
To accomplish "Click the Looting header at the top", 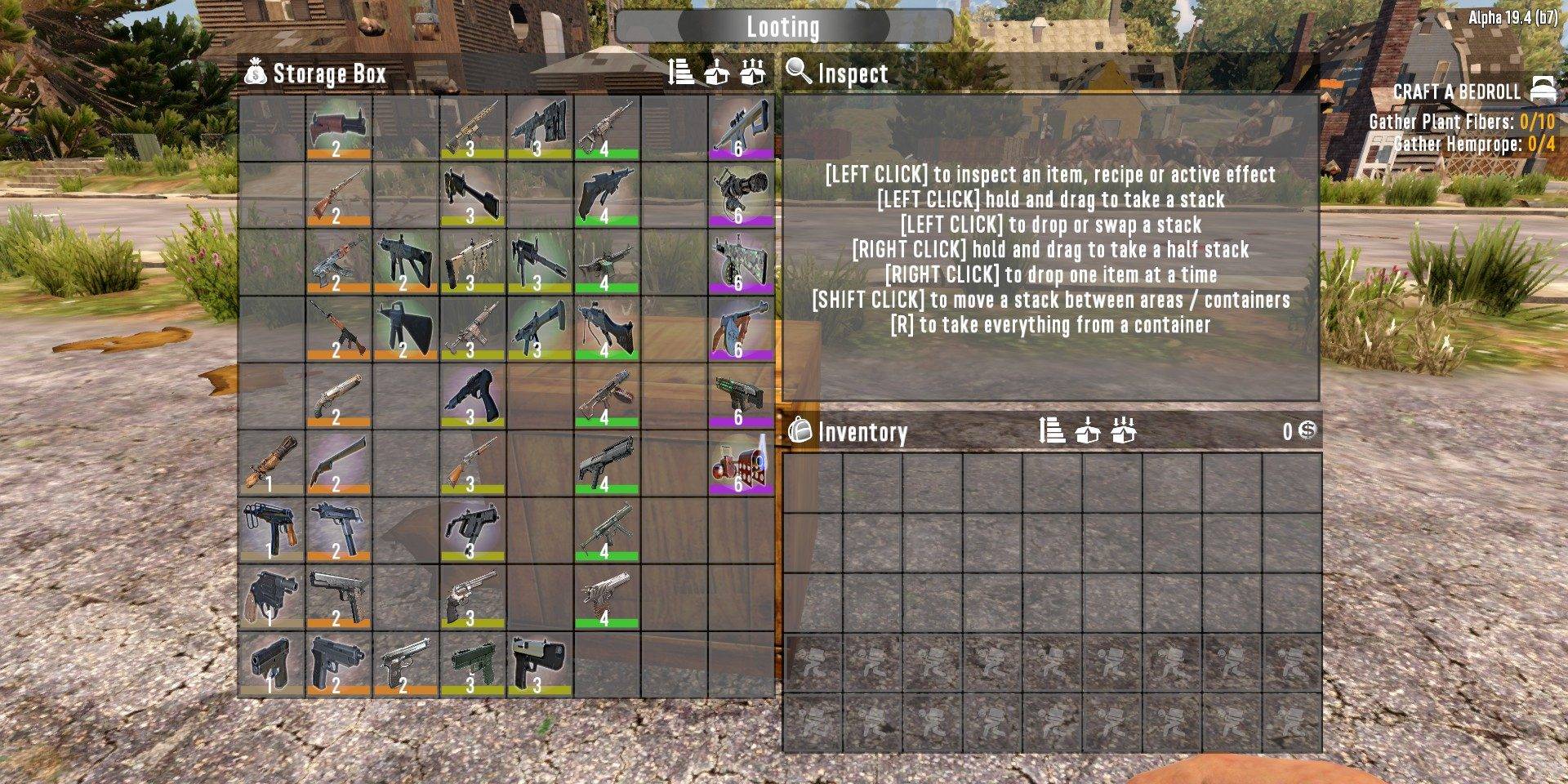I will (783, 25).
